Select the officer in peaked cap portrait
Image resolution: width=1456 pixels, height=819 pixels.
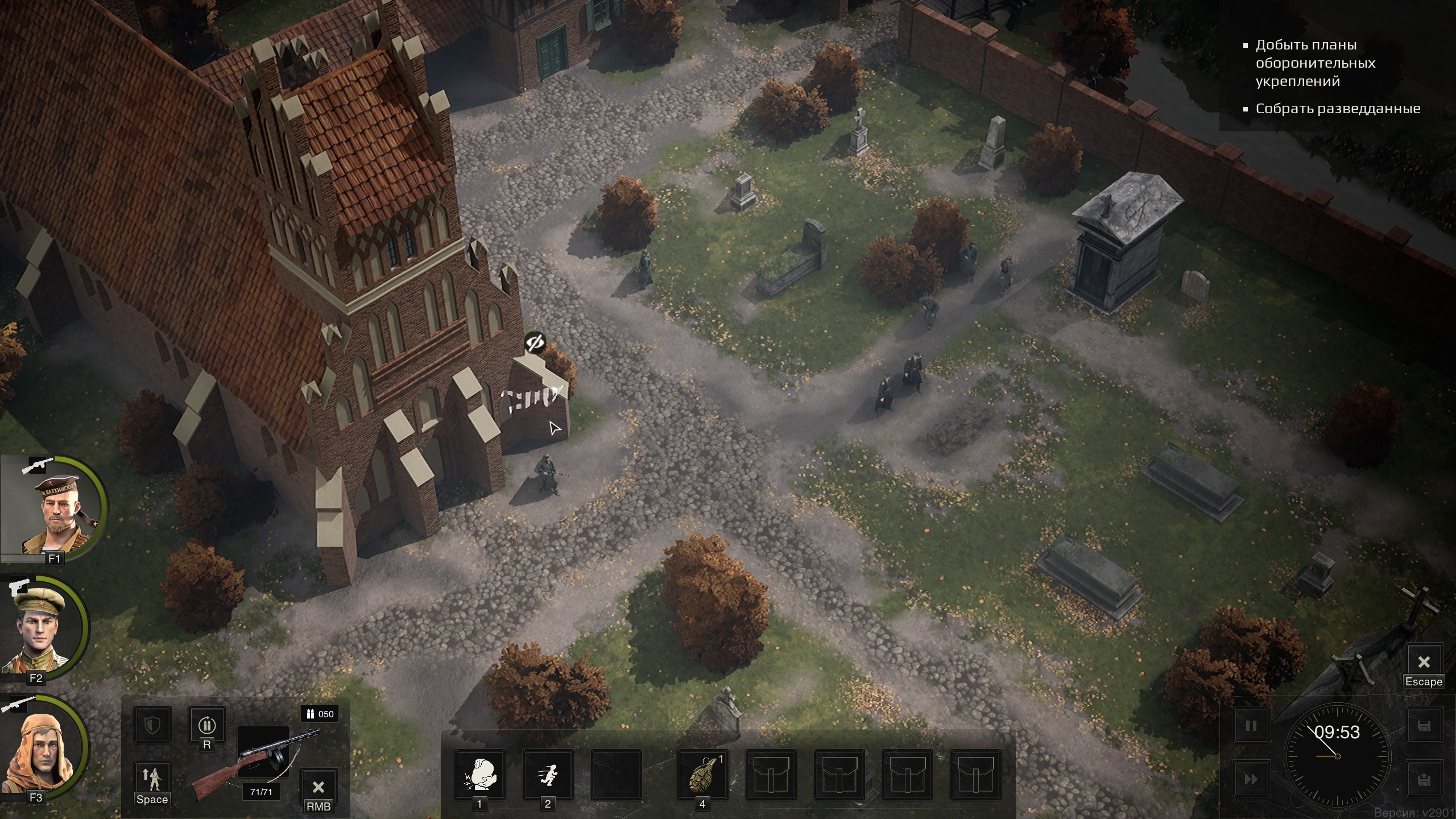click(x=43, y=628)
